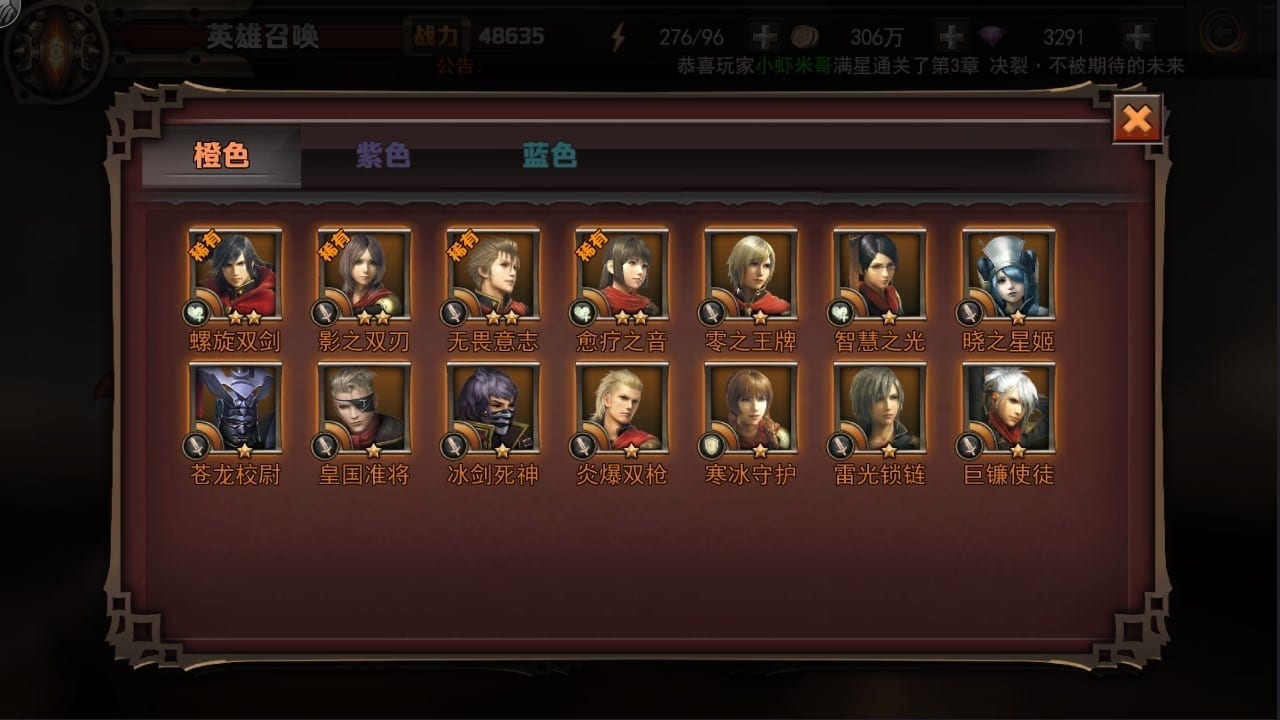View hero 晓之星姬
Image resolution: width=1280 pixels, height=720 pixels.
(1009, 275)
